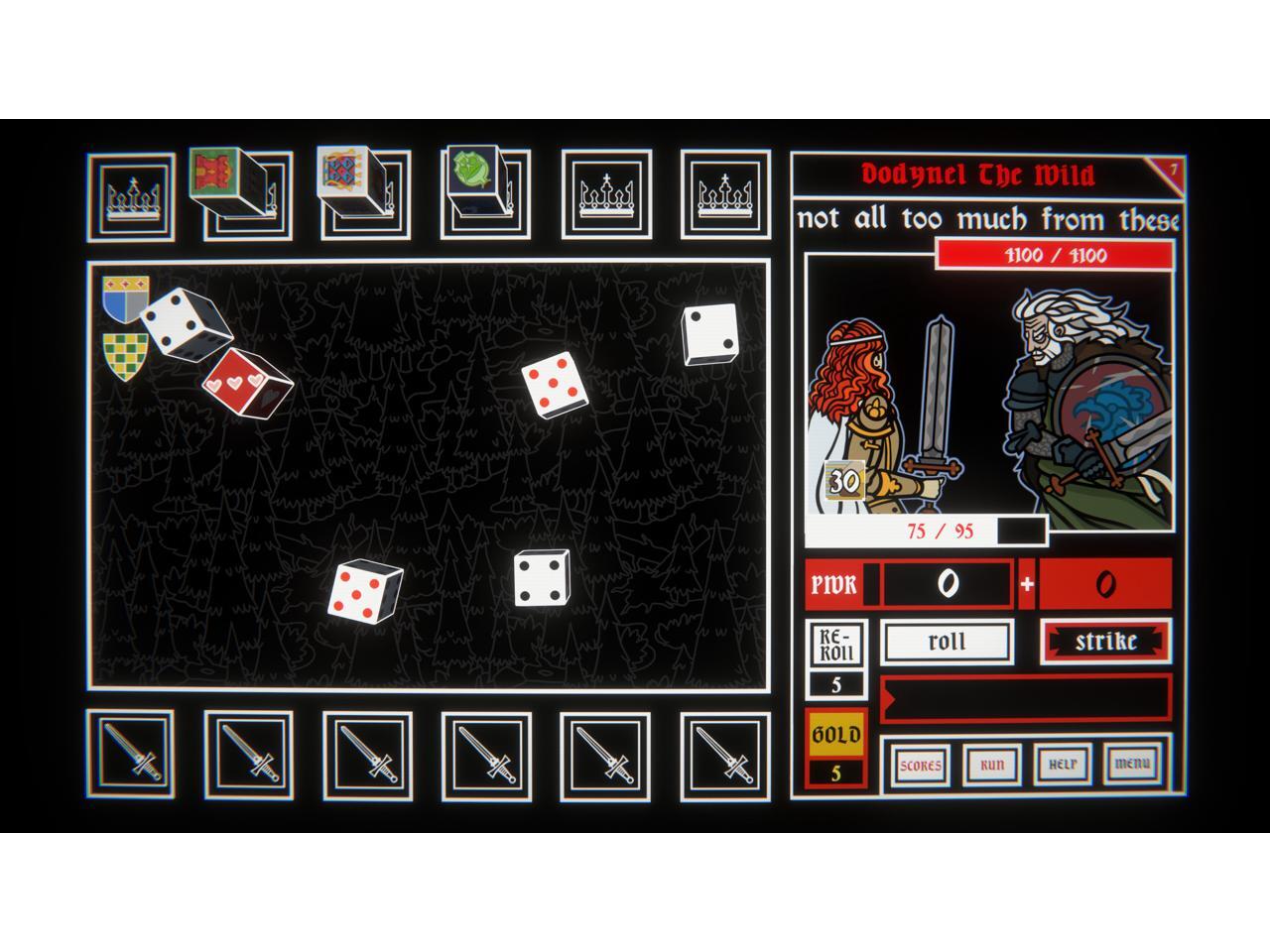Select the die with four black pips

click(541, 578)
